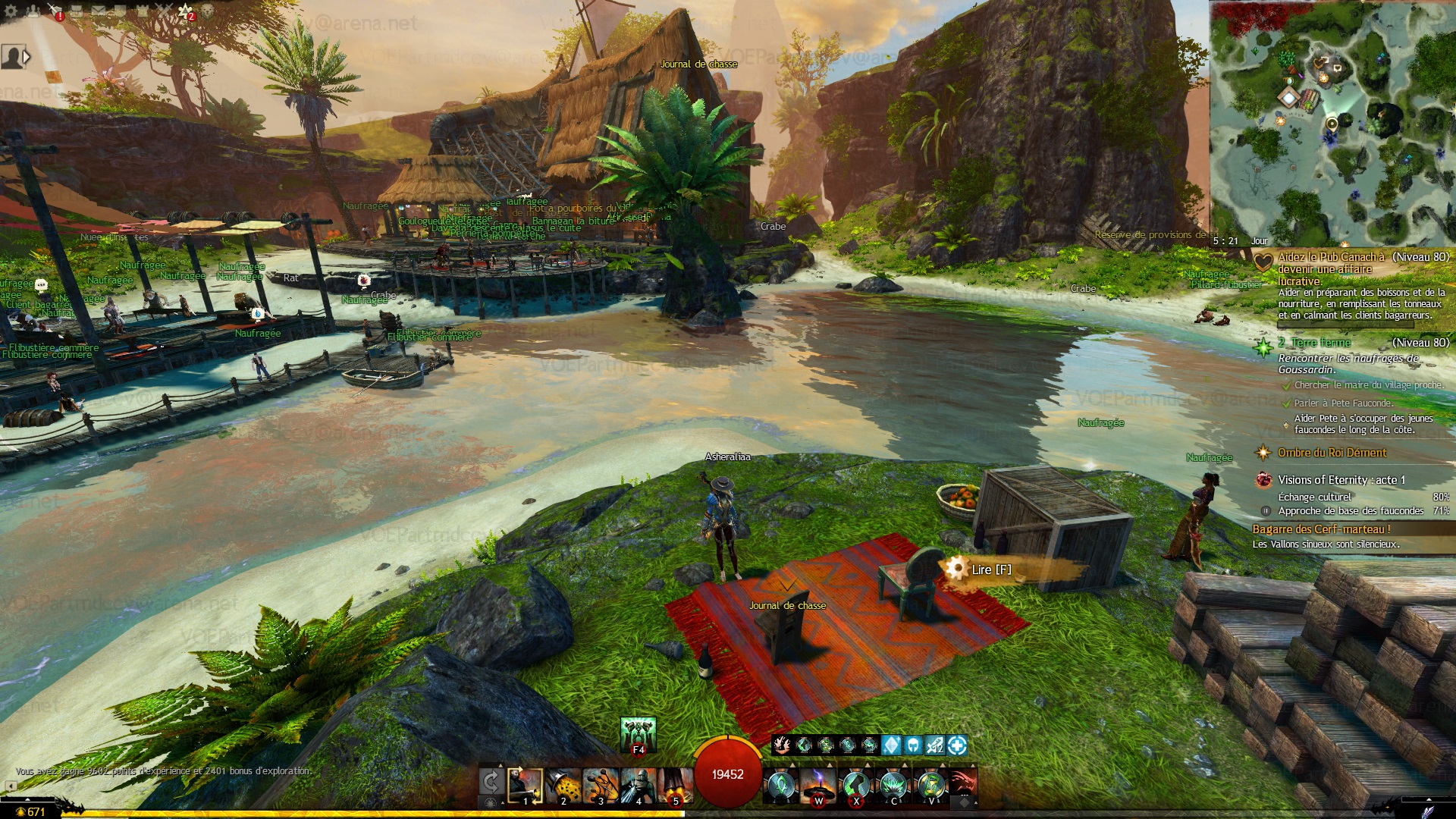Use weapon skill 4 armored shield figure
This screenshot has height=819, width=1456.
pos(638,786)
